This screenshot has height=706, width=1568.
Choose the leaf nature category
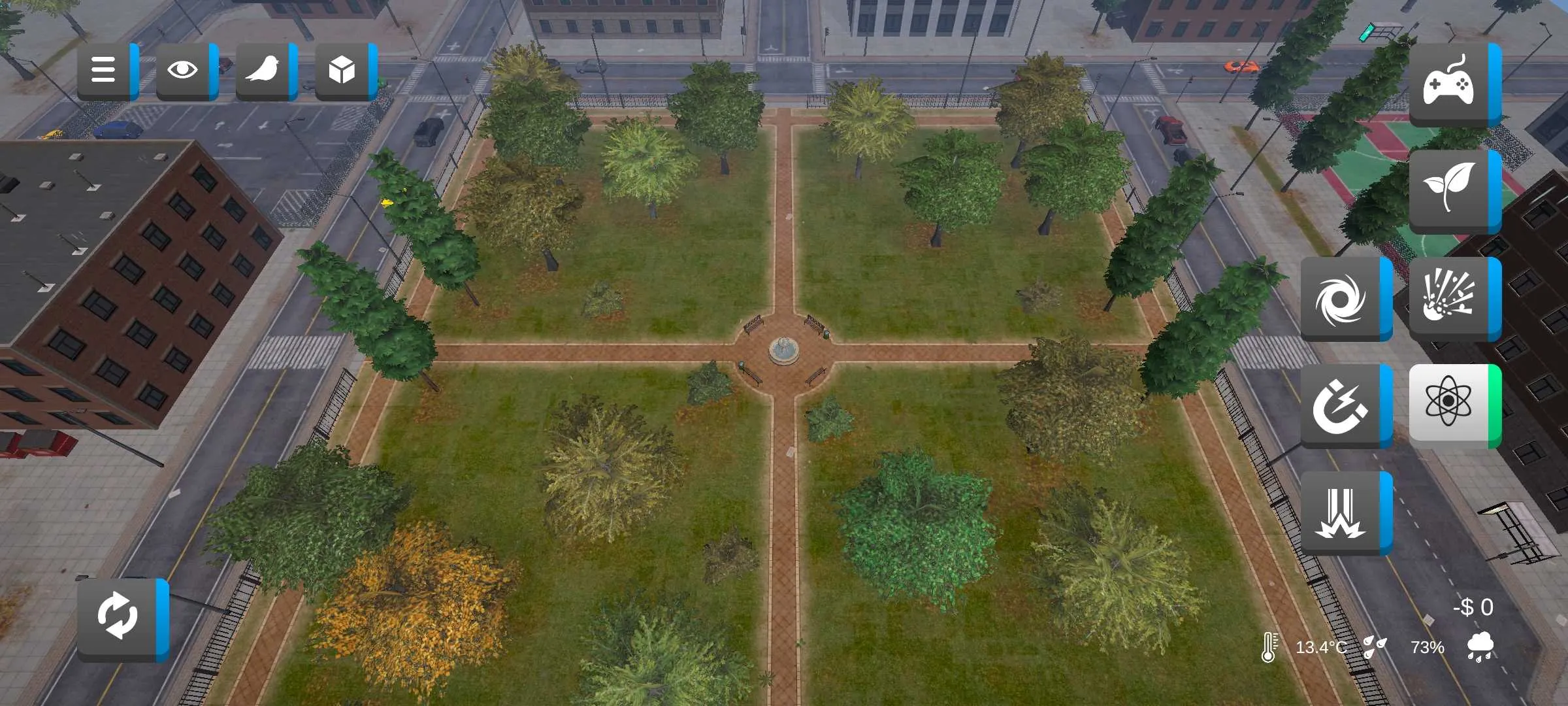(x=1450, y=190)
